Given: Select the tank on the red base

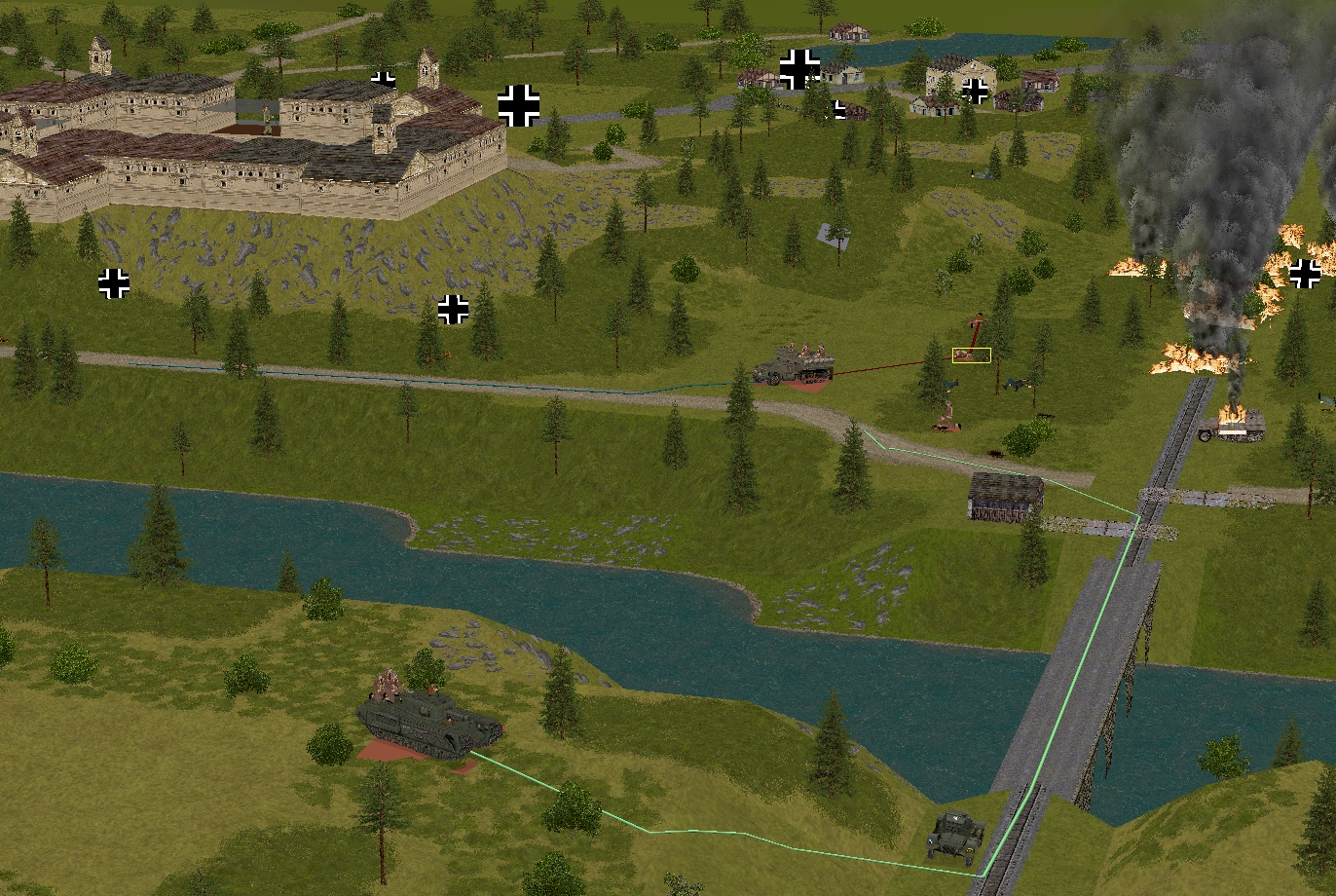Looking at the screenshot, I should click(x=428, y=723).
